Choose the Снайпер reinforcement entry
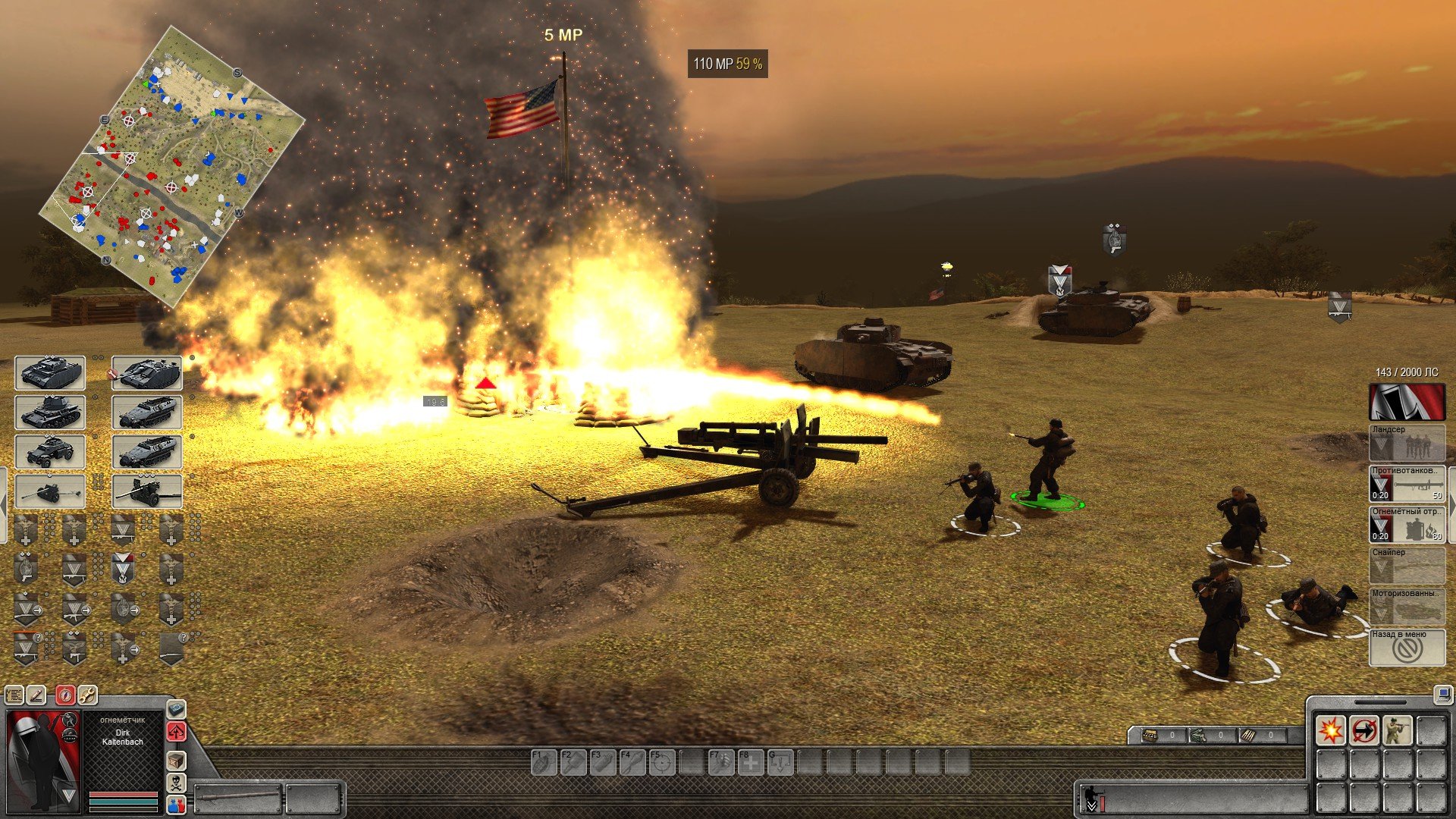The image size is (1456, 819). pos(1407,566)
